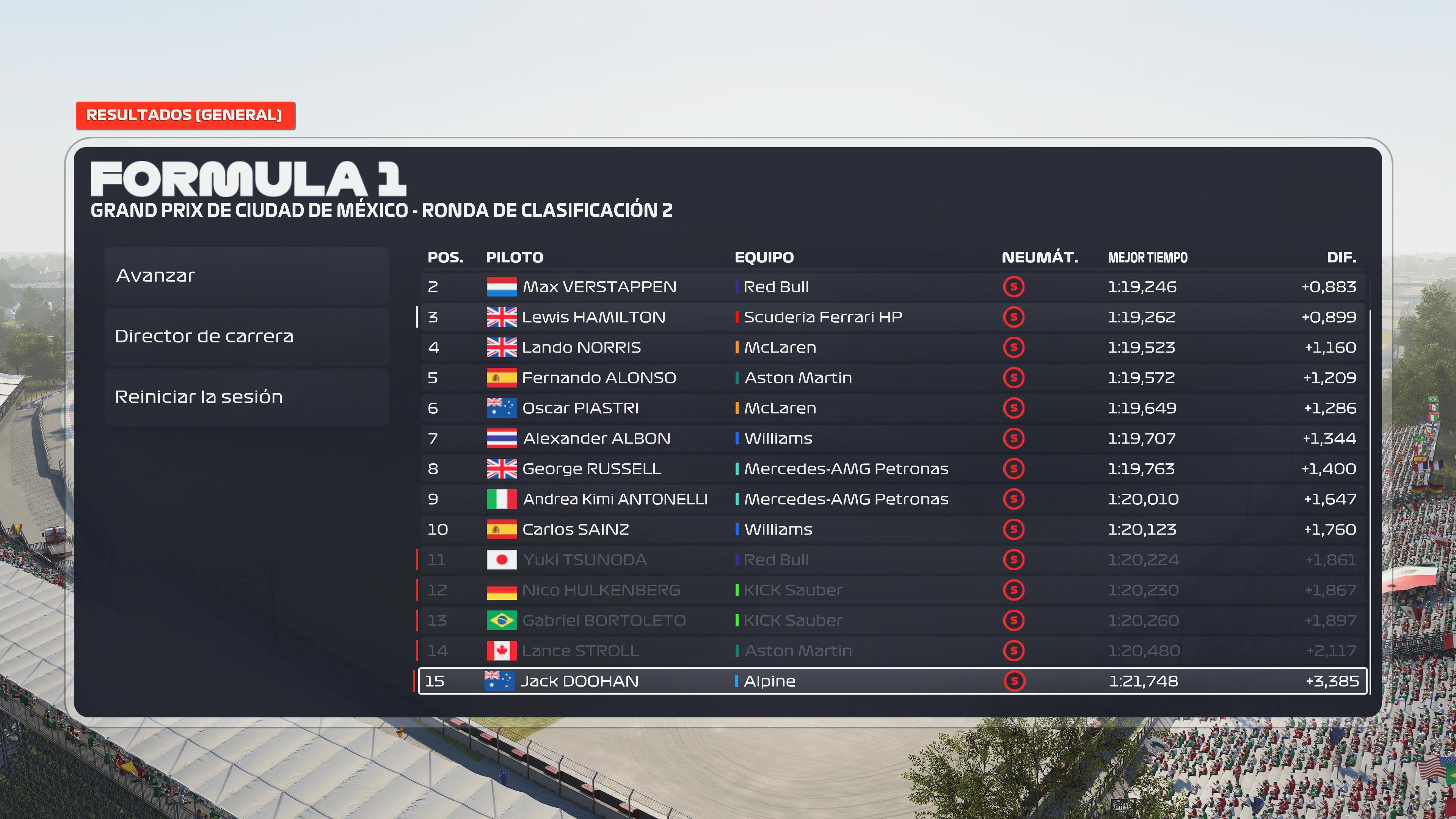Select Andrea Kimi Antonelli's row
1456x819 pixels.
[x=892, y=499]
